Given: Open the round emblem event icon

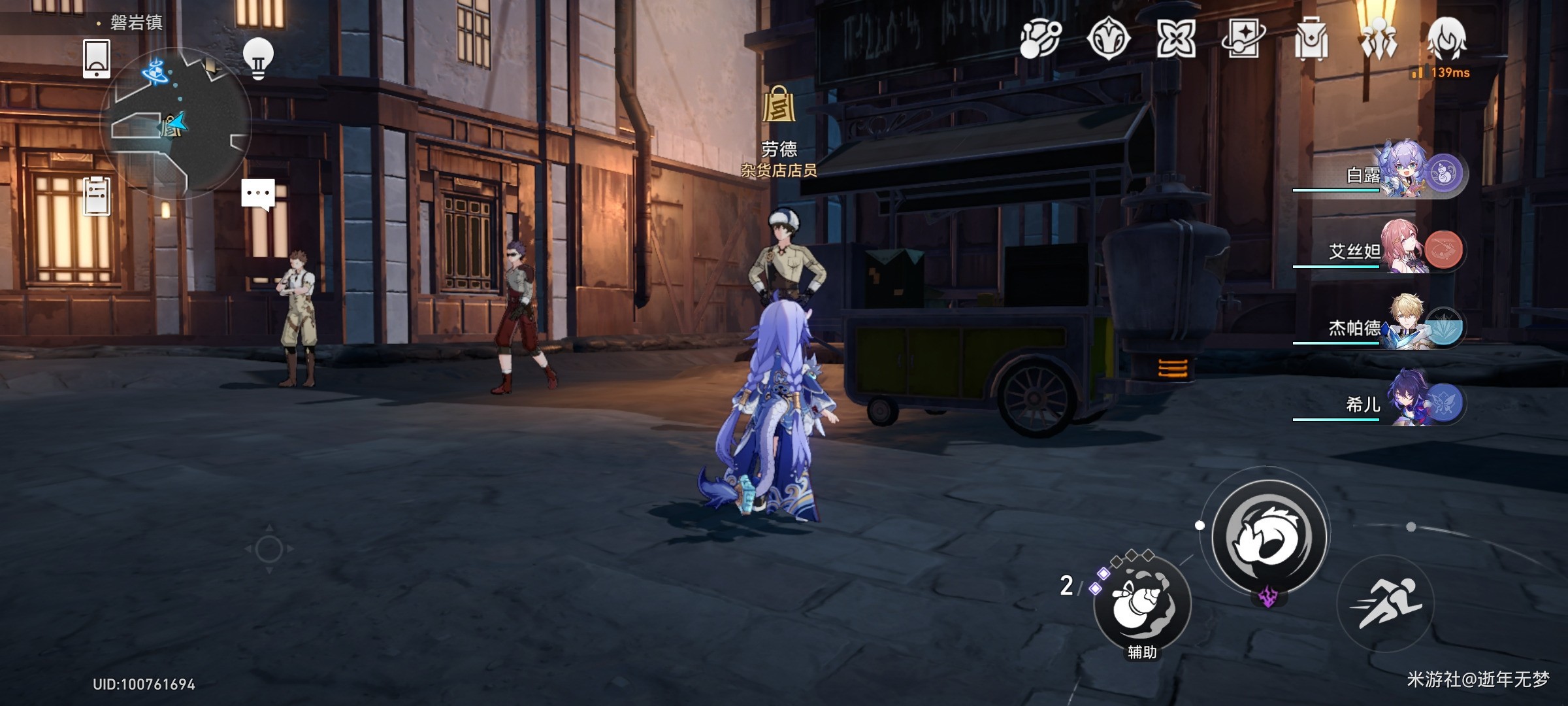Looking at the screenshot, I should [1109, 39].
